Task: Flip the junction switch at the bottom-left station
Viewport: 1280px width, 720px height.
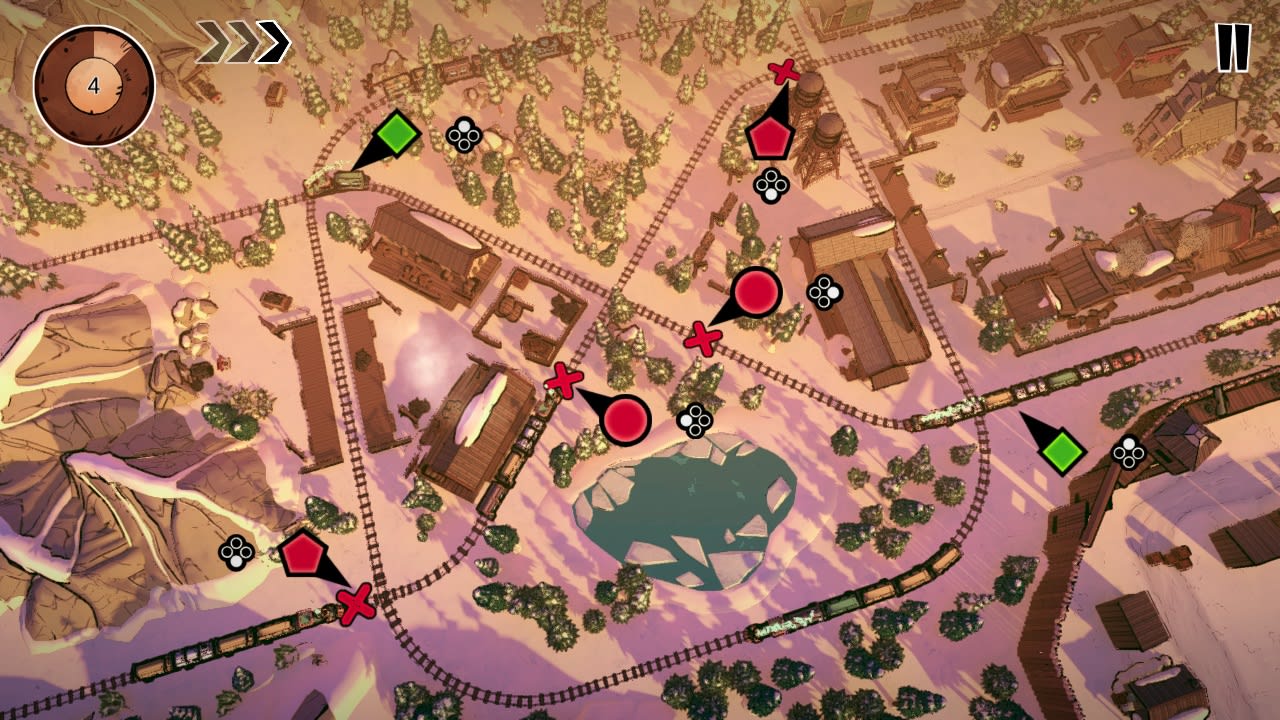Action: (354, 604)
